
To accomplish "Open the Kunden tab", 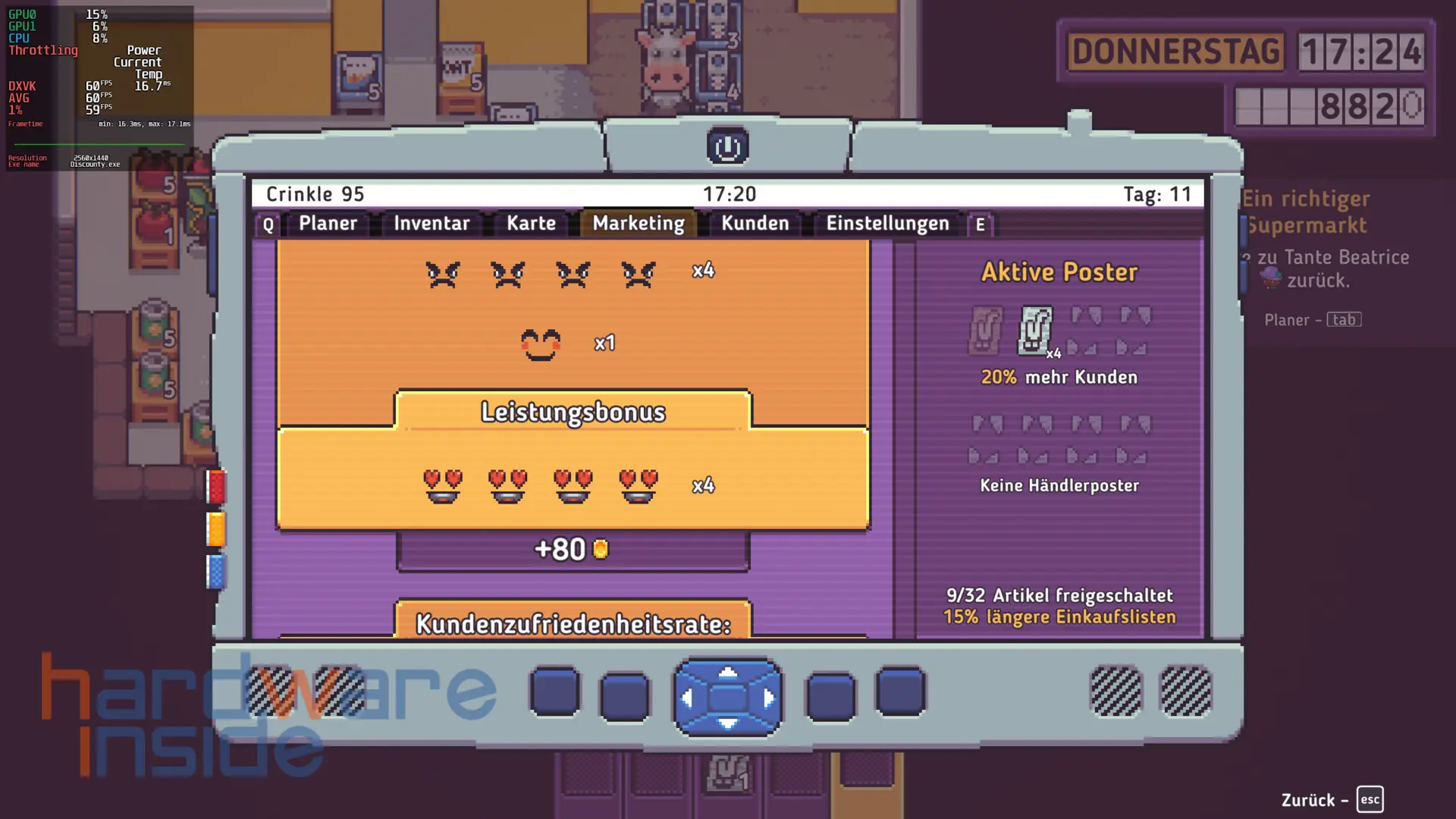I will point(755,224).
